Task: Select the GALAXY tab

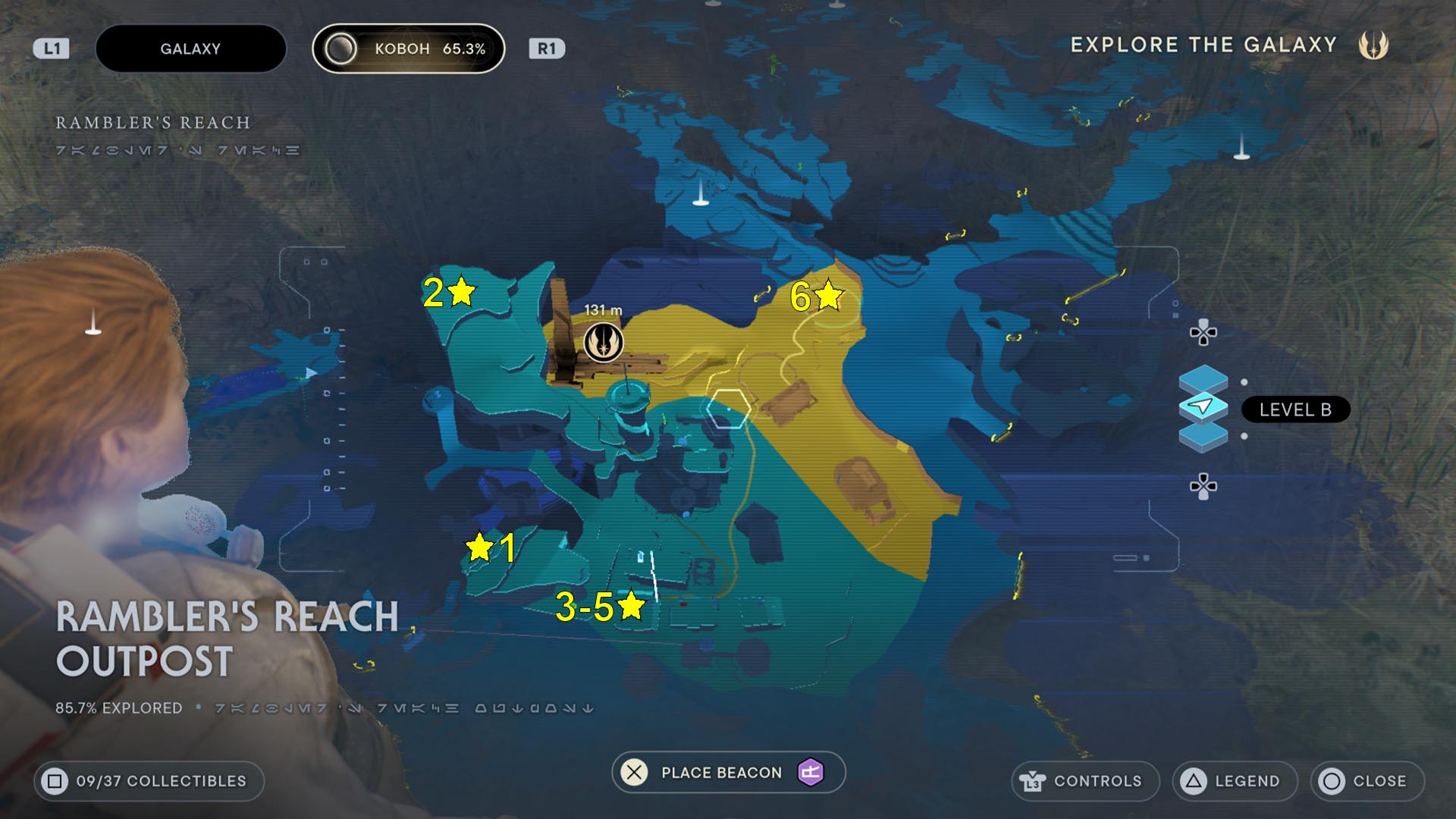Action: [x=190, y=49]
